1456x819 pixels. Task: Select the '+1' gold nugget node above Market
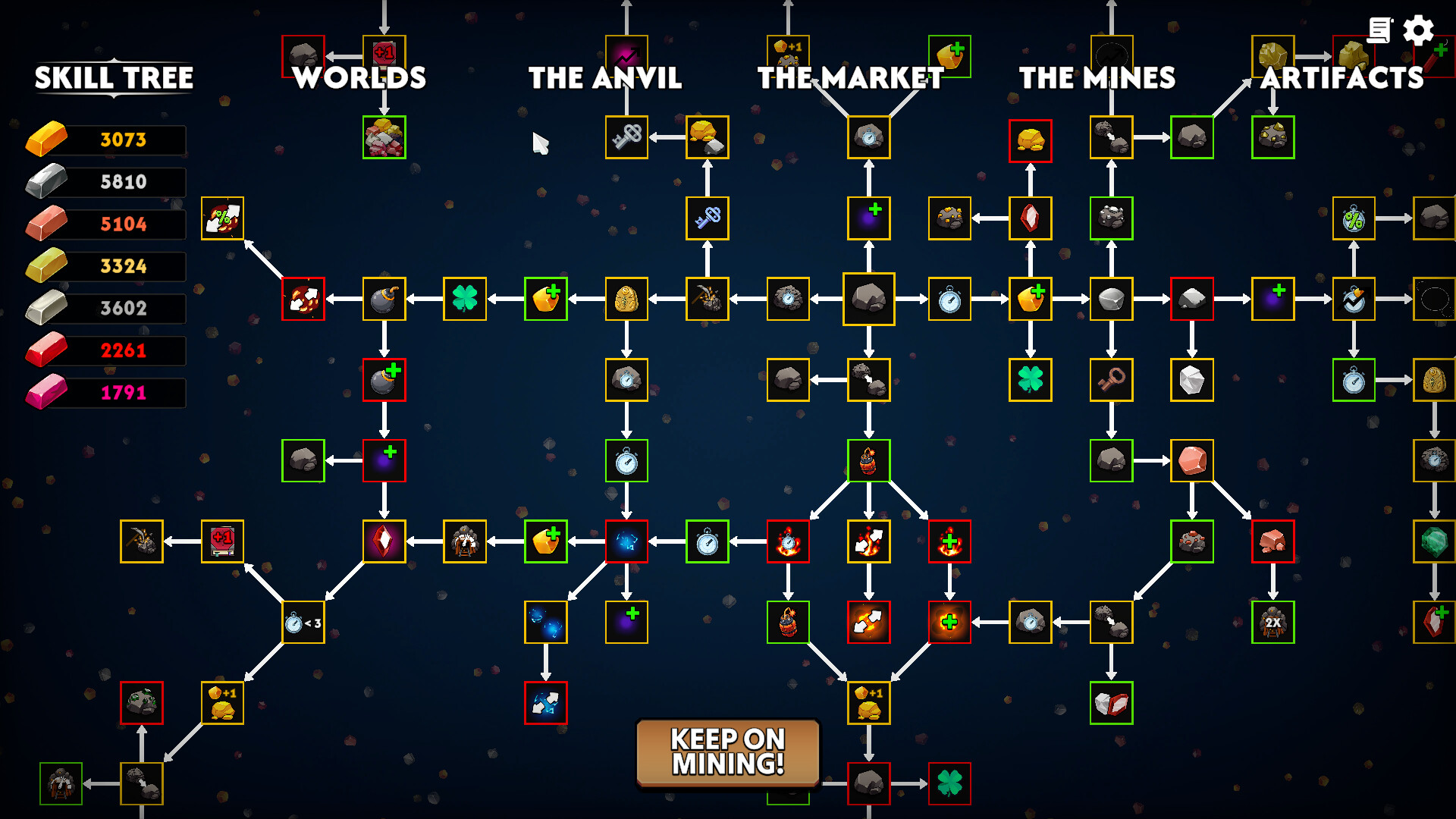[x=787, y=52]
